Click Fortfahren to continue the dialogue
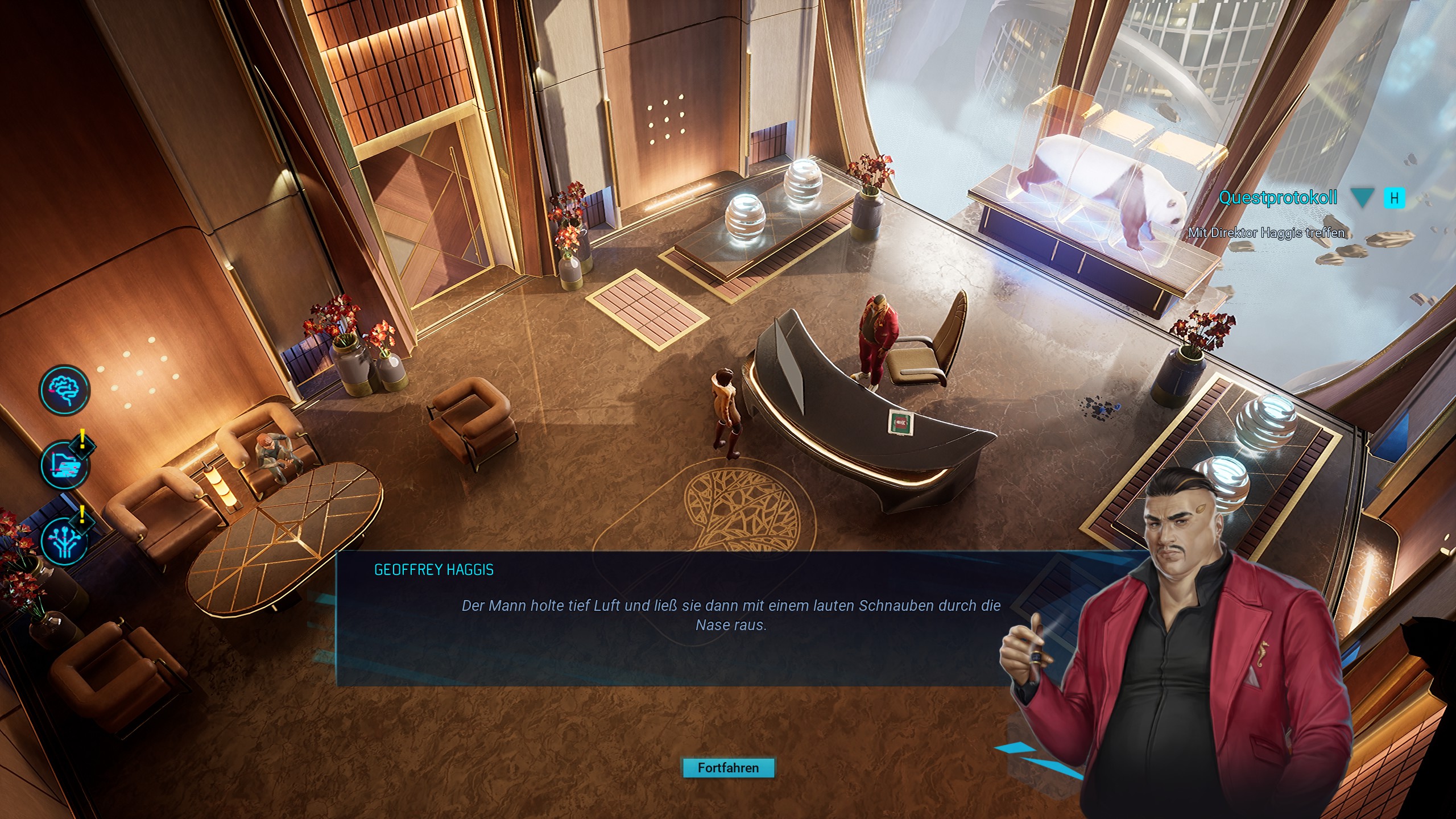The width and height of the screenshot is (1456, 819). click(728, 768)
